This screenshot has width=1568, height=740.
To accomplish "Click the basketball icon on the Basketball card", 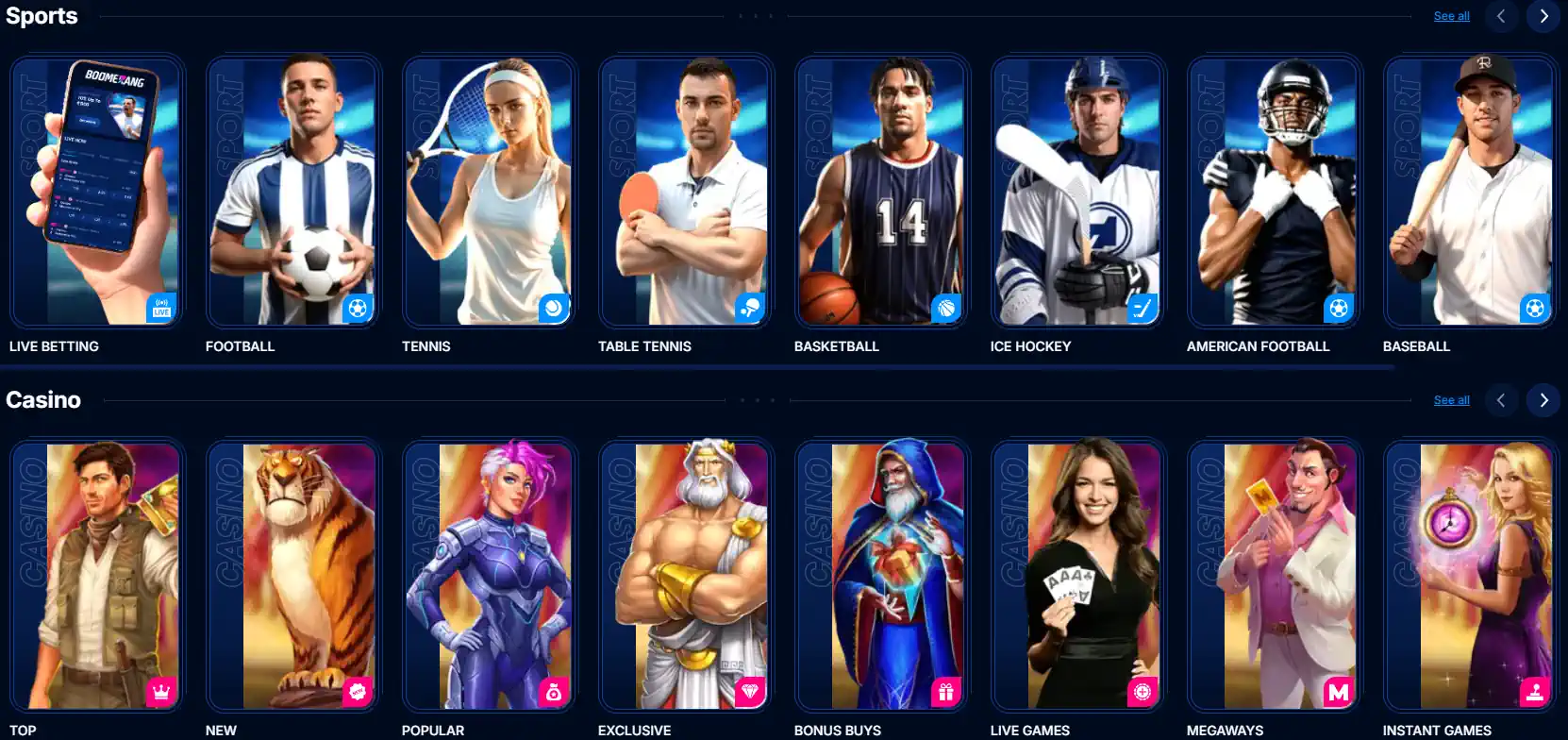I will pos(946,308).
